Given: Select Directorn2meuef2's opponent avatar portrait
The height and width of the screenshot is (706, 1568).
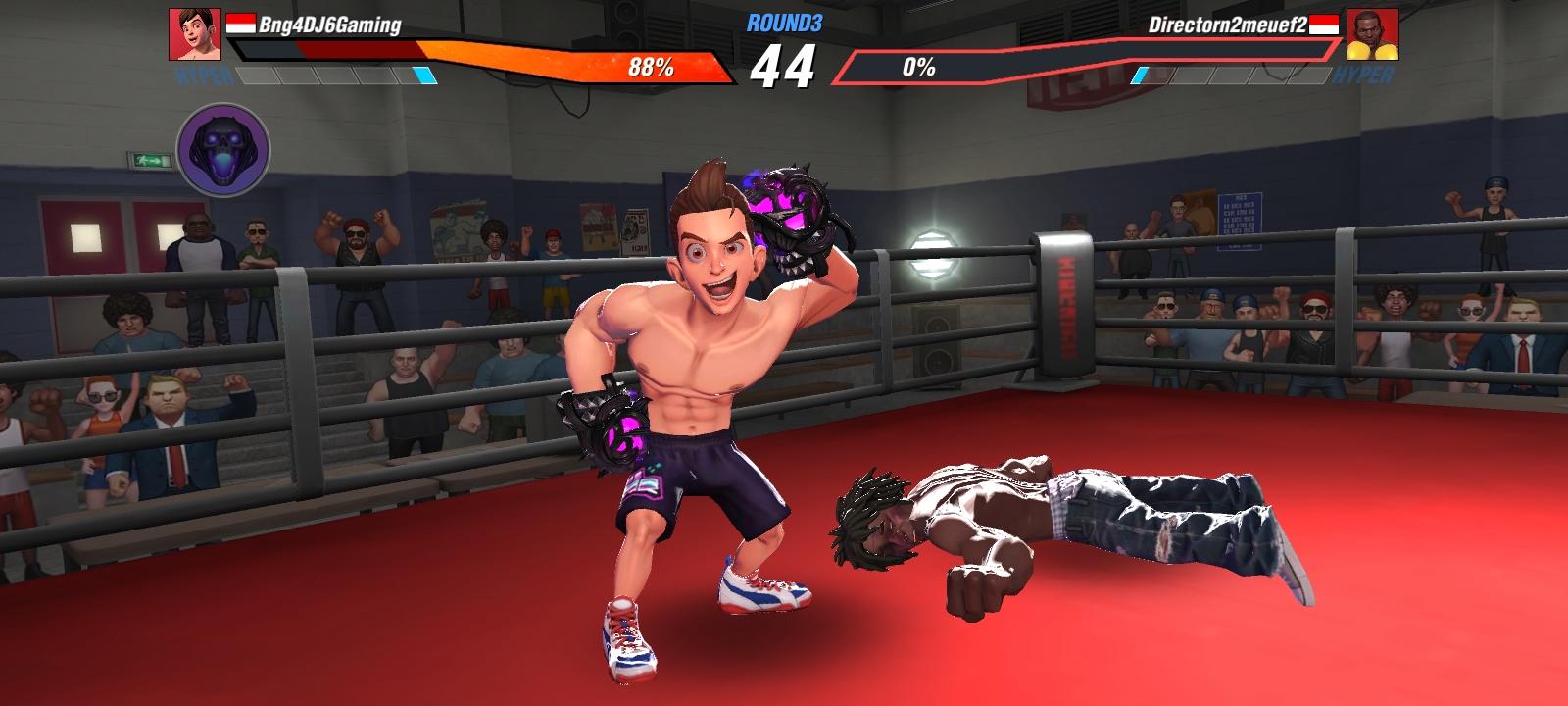Looking at the screenshot, I should pyautogui.click(x=1372, y=34).
